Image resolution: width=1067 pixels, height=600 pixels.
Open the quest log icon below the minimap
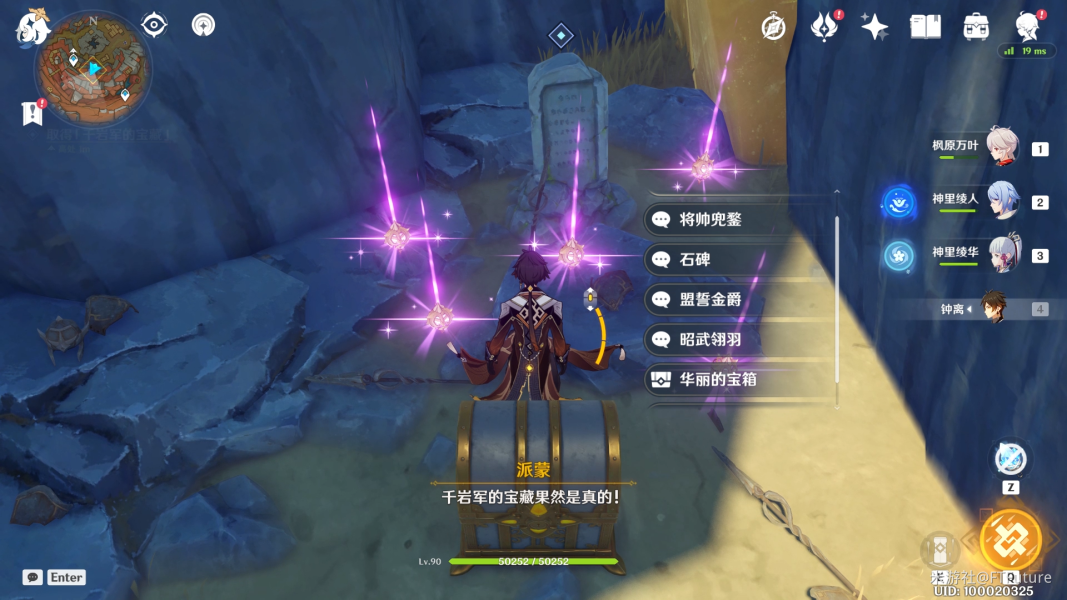point(31,113)
